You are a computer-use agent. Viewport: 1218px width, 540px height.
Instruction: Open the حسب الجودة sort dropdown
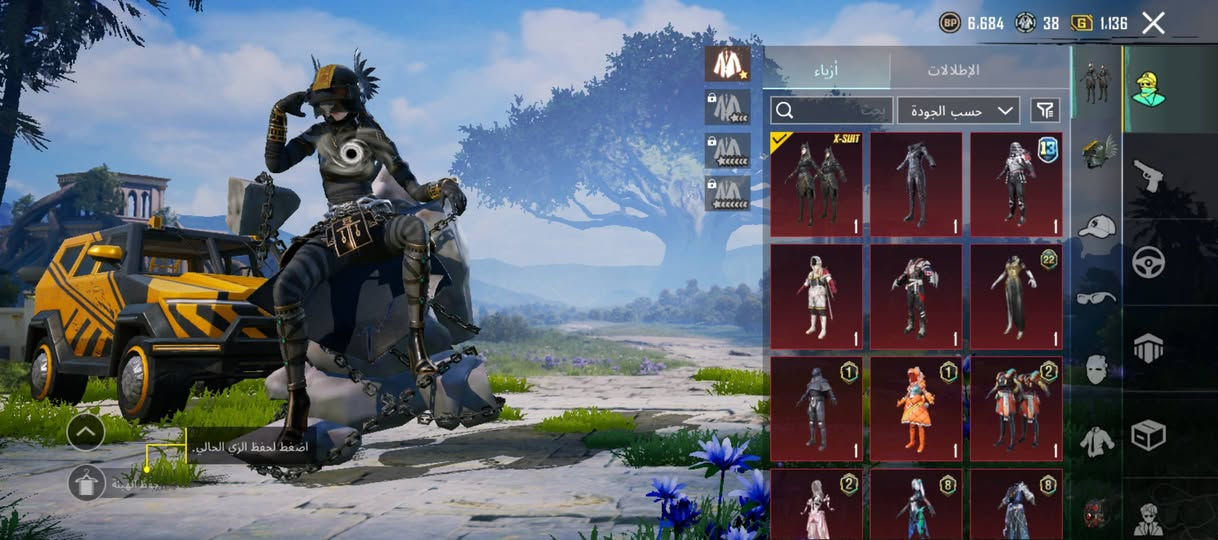pyautogui.click(x=957, y=110)
